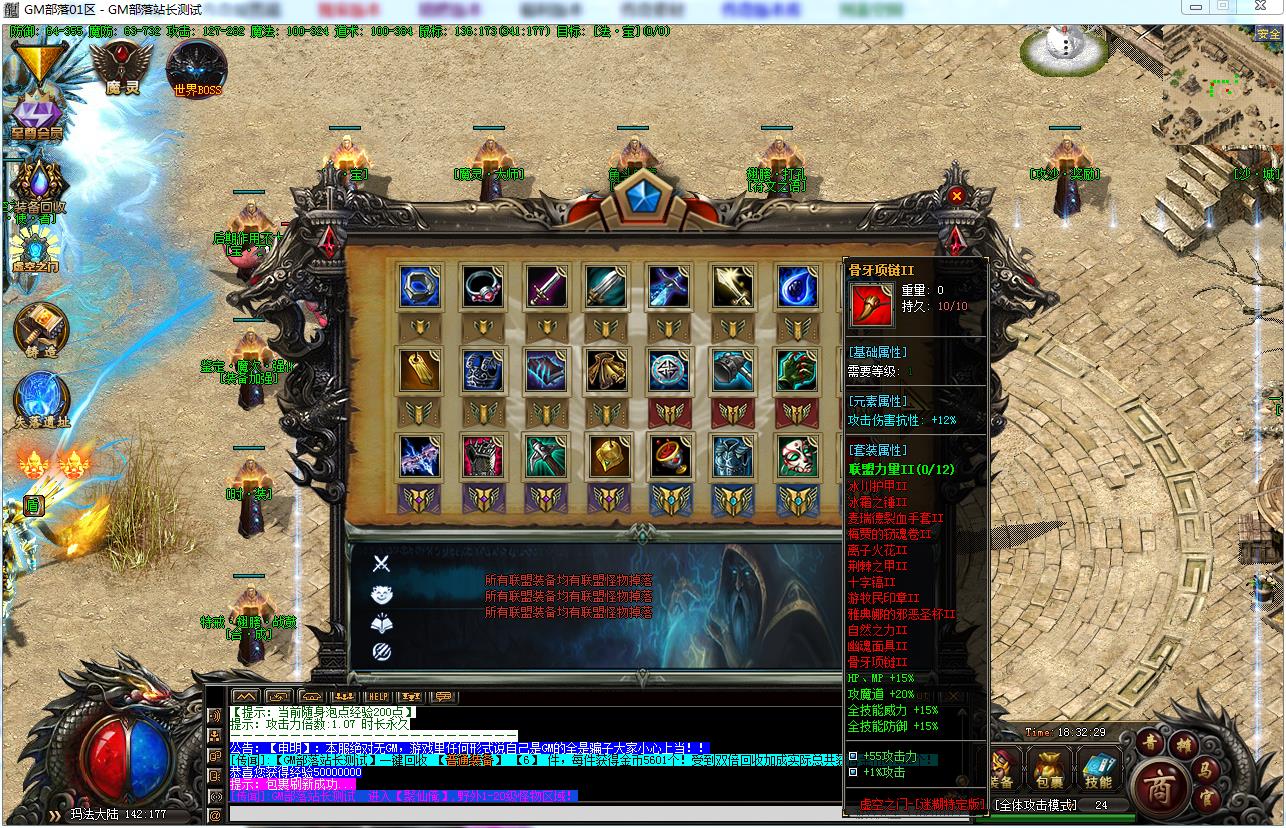Open the 虚空之门迷槲特定版 selector
Image resolution: width=1286 pixels, height=828 pixels.
(922, 804)
